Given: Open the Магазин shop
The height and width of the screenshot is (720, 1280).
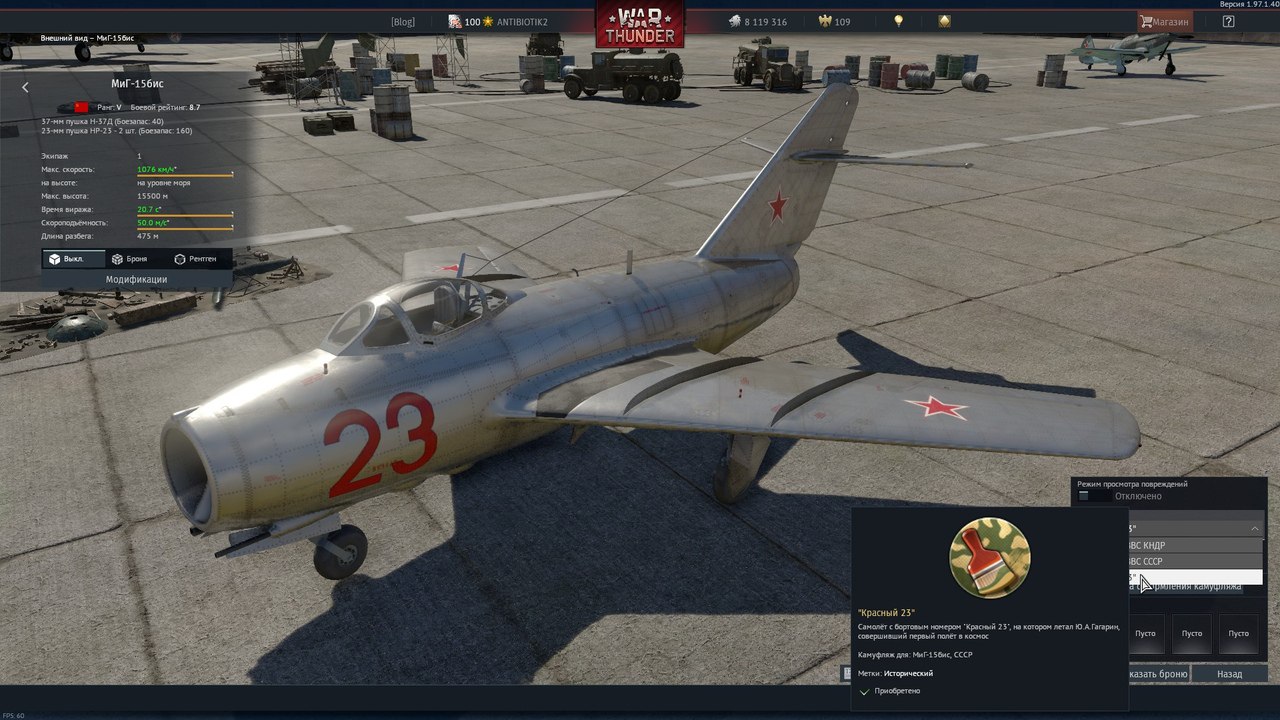Looking at the screenshot, I should [1165, 21].
